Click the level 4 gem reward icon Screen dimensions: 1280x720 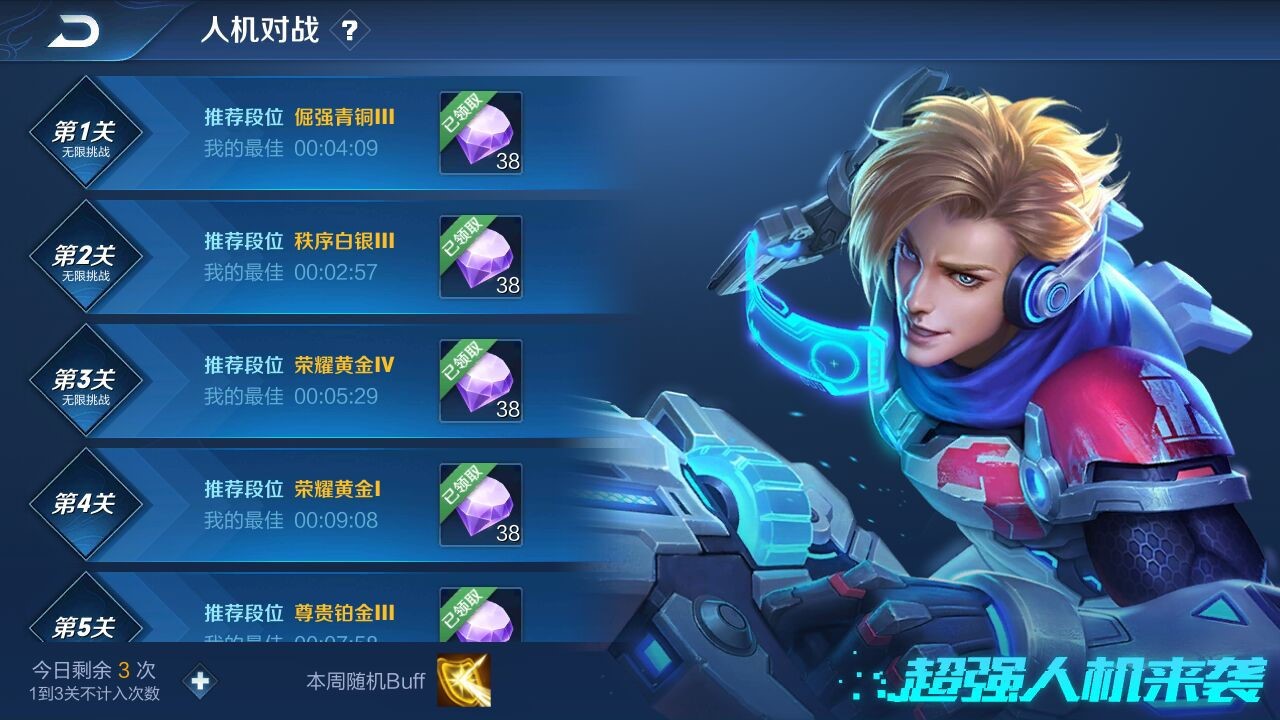coord(478,502)
